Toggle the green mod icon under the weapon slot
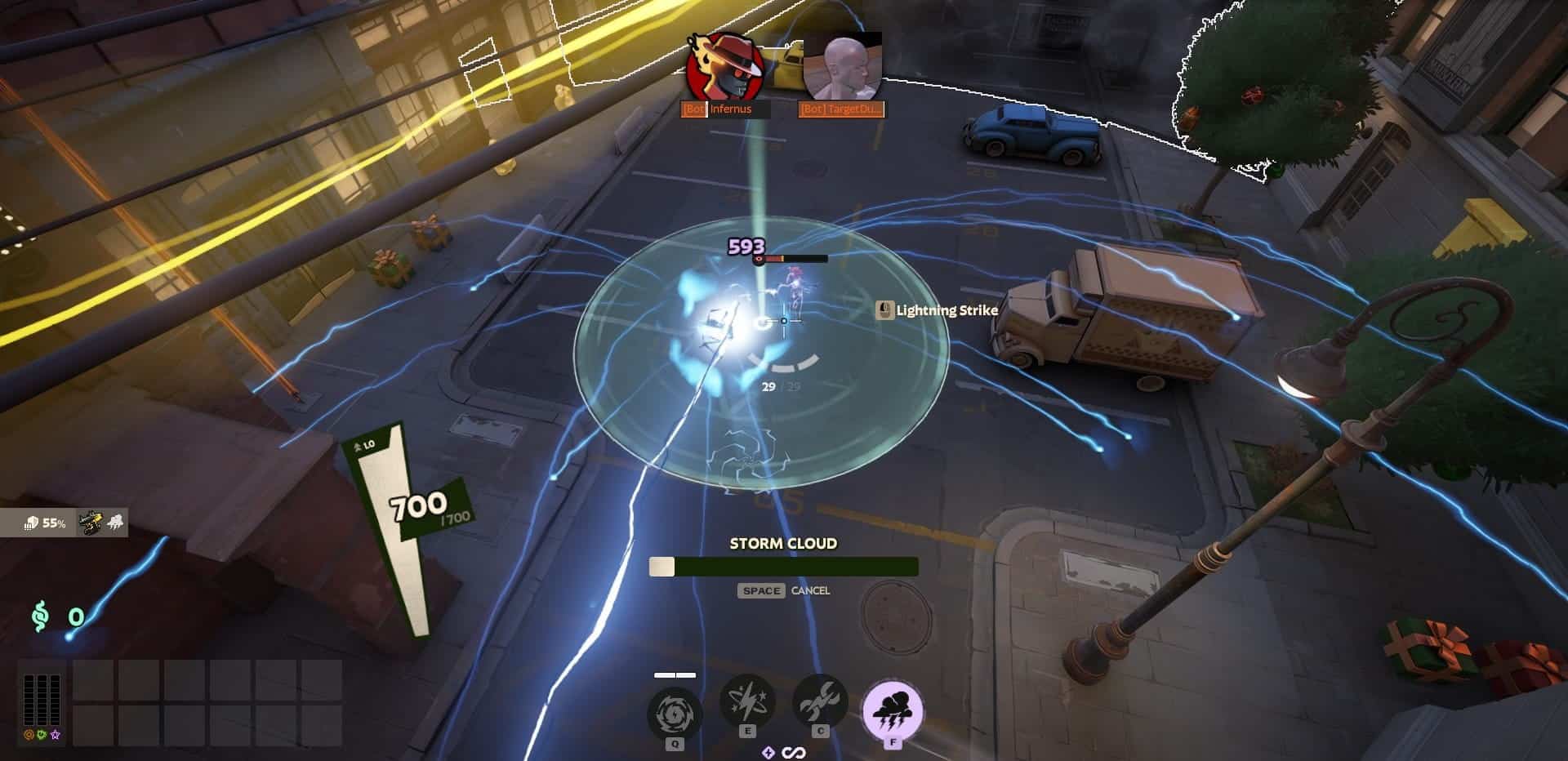Image resolution: width=1568 pixels, height=761 pixels. coord(41,735)
